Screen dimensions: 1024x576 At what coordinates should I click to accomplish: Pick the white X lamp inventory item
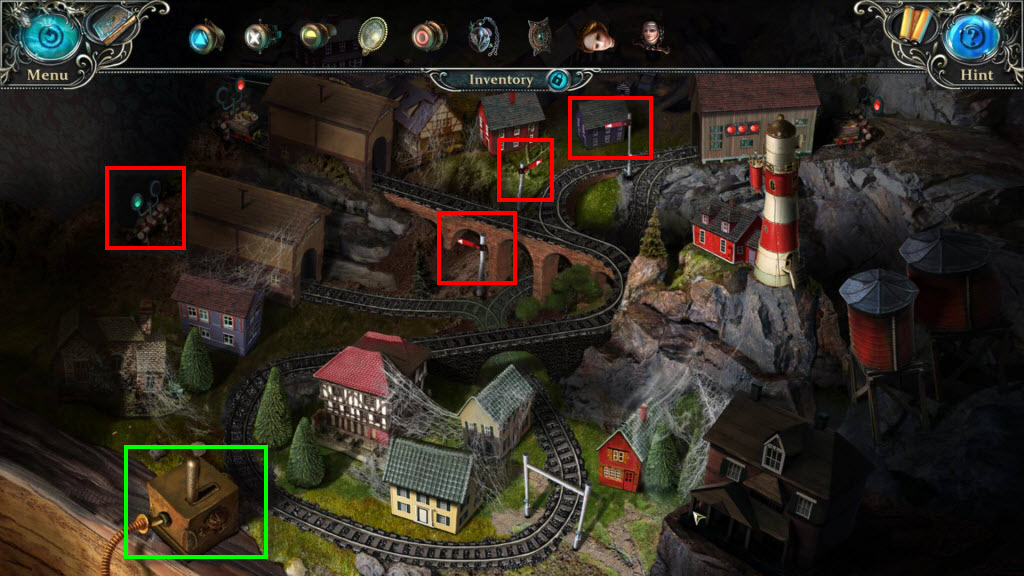pyautogui.click(x=260, y=37)
